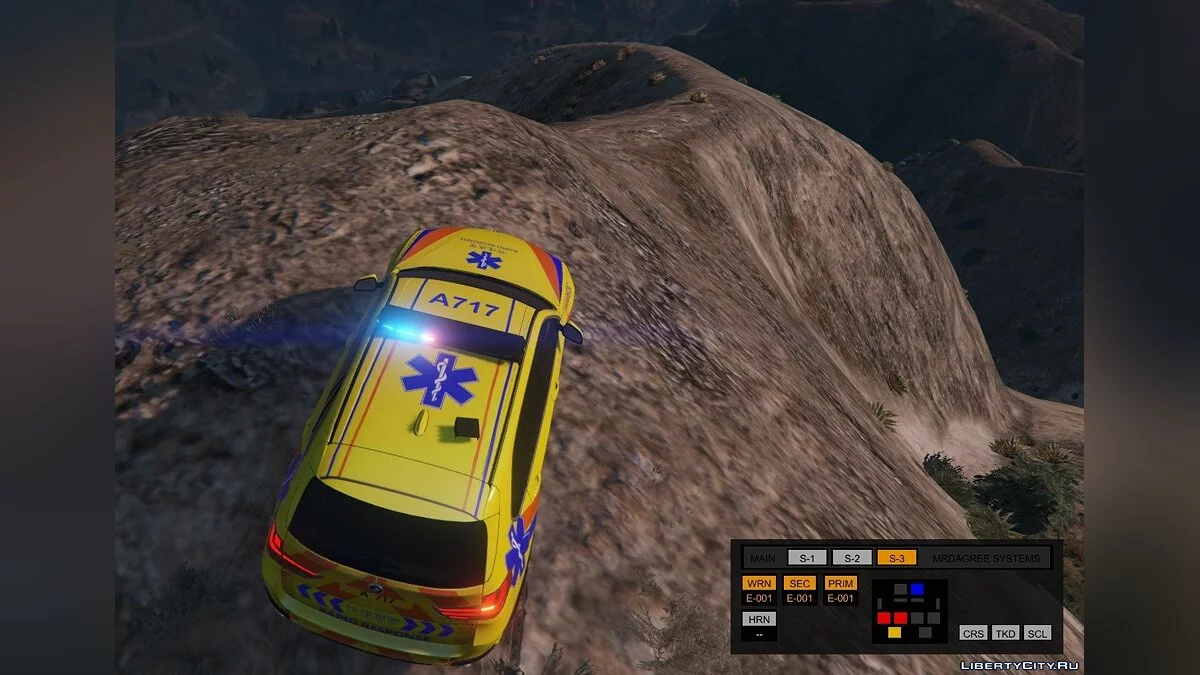
Task: Activate the HRN horn button
Action: point(759,619)
